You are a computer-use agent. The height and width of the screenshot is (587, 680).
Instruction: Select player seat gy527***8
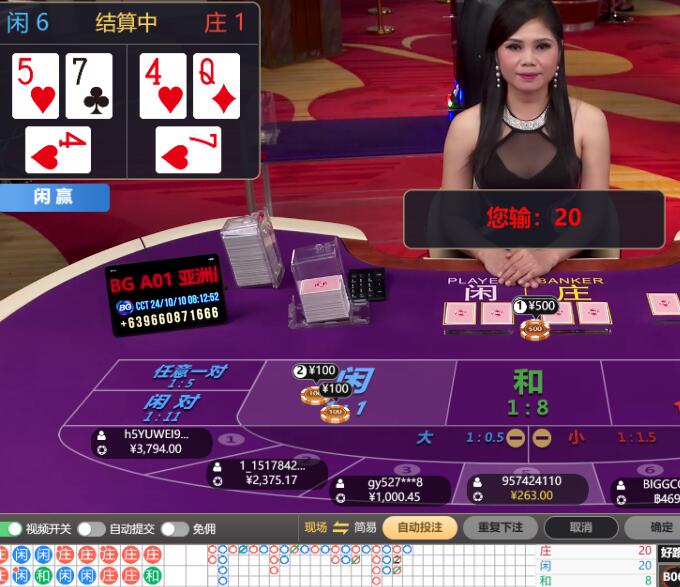coord(394,490)
